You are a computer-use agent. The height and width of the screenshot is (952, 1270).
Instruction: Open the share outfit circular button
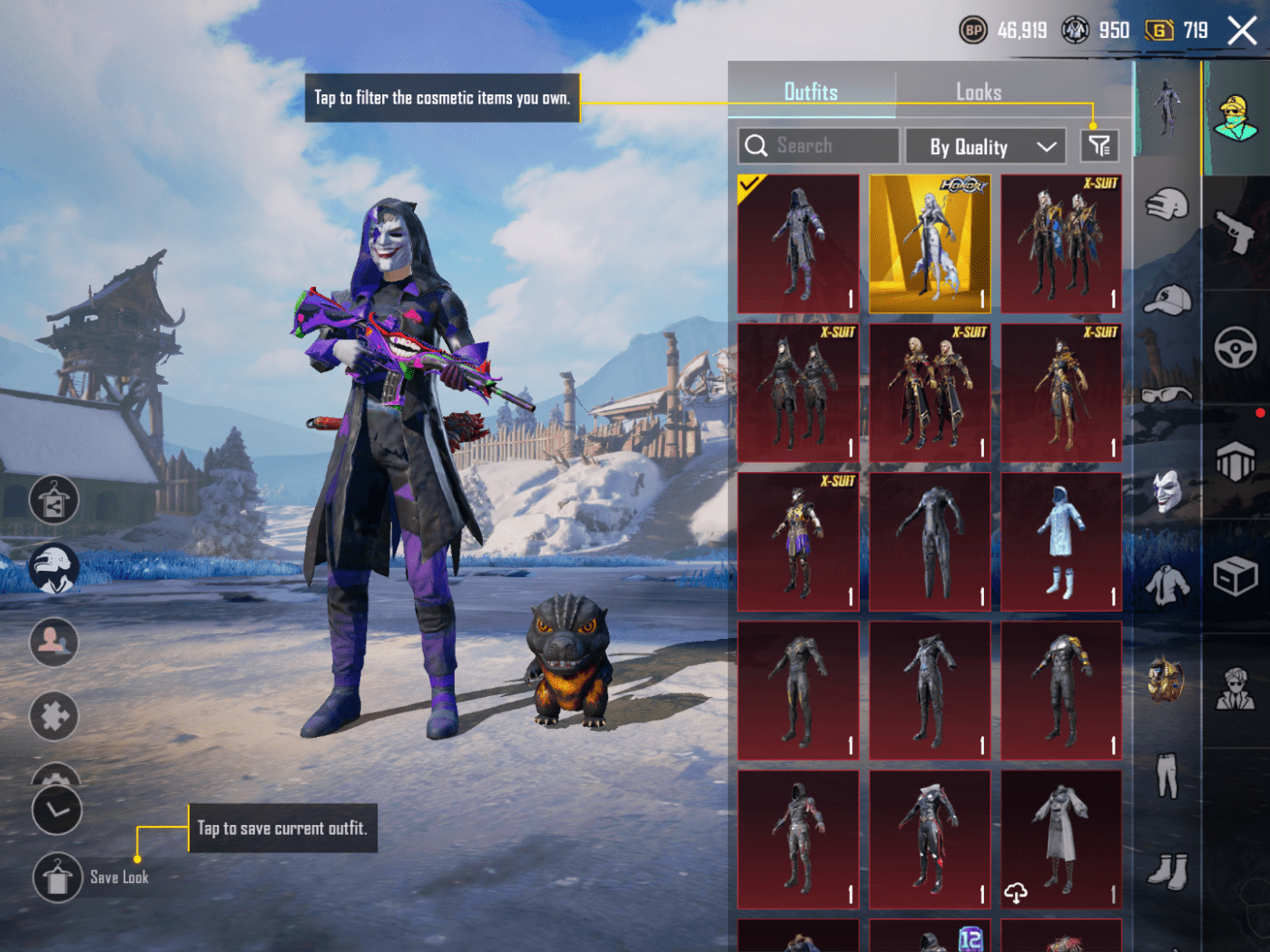54,500
